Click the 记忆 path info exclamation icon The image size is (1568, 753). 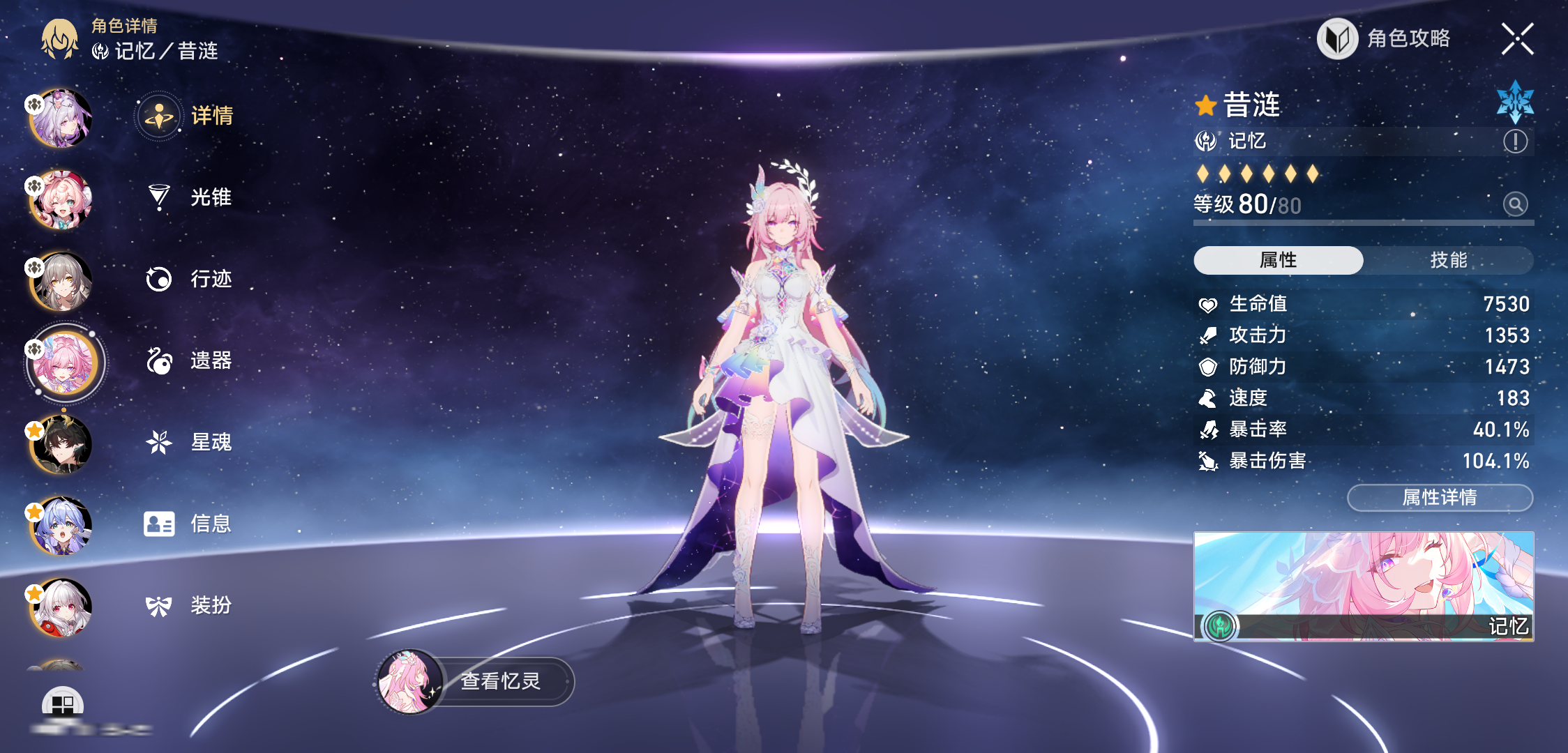(1515, 142)
